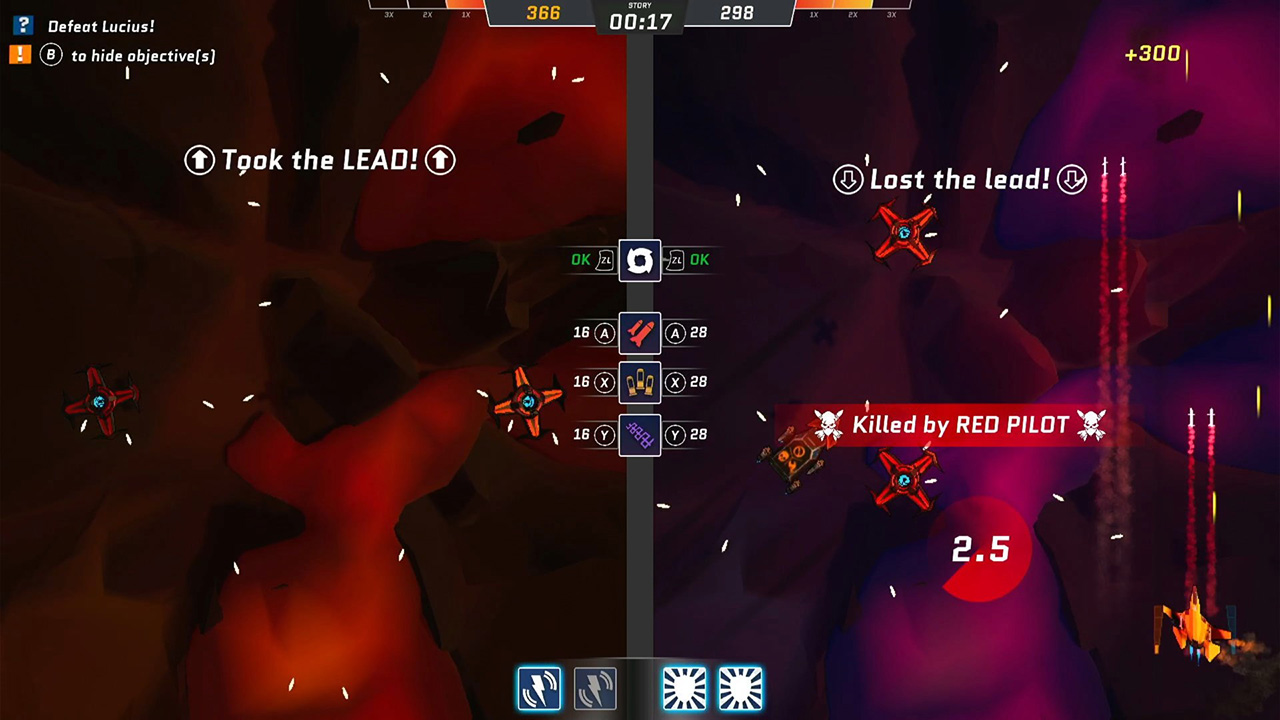Click the circular shield swap icon
Viewport: 1280px width, 720px height.
tap(639, 260)
